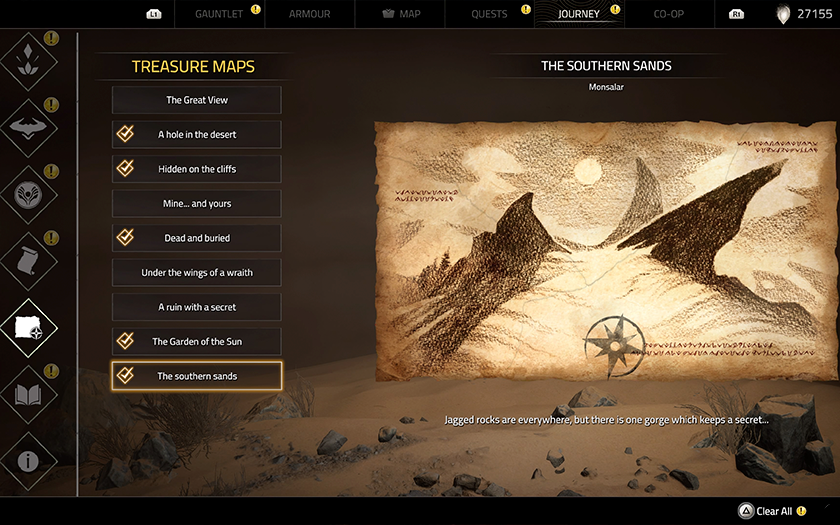The width and height of the screenshot is (840, 525).
Task: Open the scroll category in sidebar
Action: [28, 260]
